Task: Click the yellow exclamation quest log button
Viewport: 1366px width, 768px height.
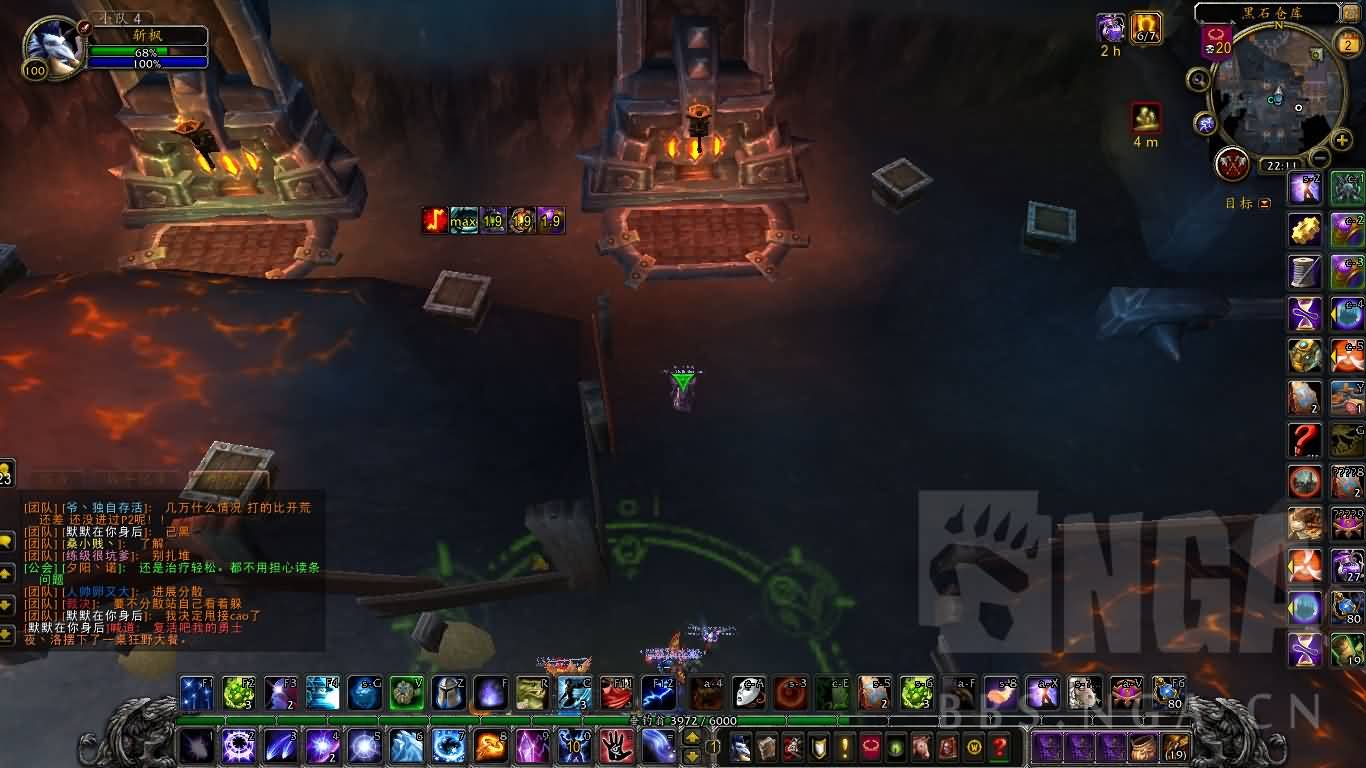Action: [845, 746]
